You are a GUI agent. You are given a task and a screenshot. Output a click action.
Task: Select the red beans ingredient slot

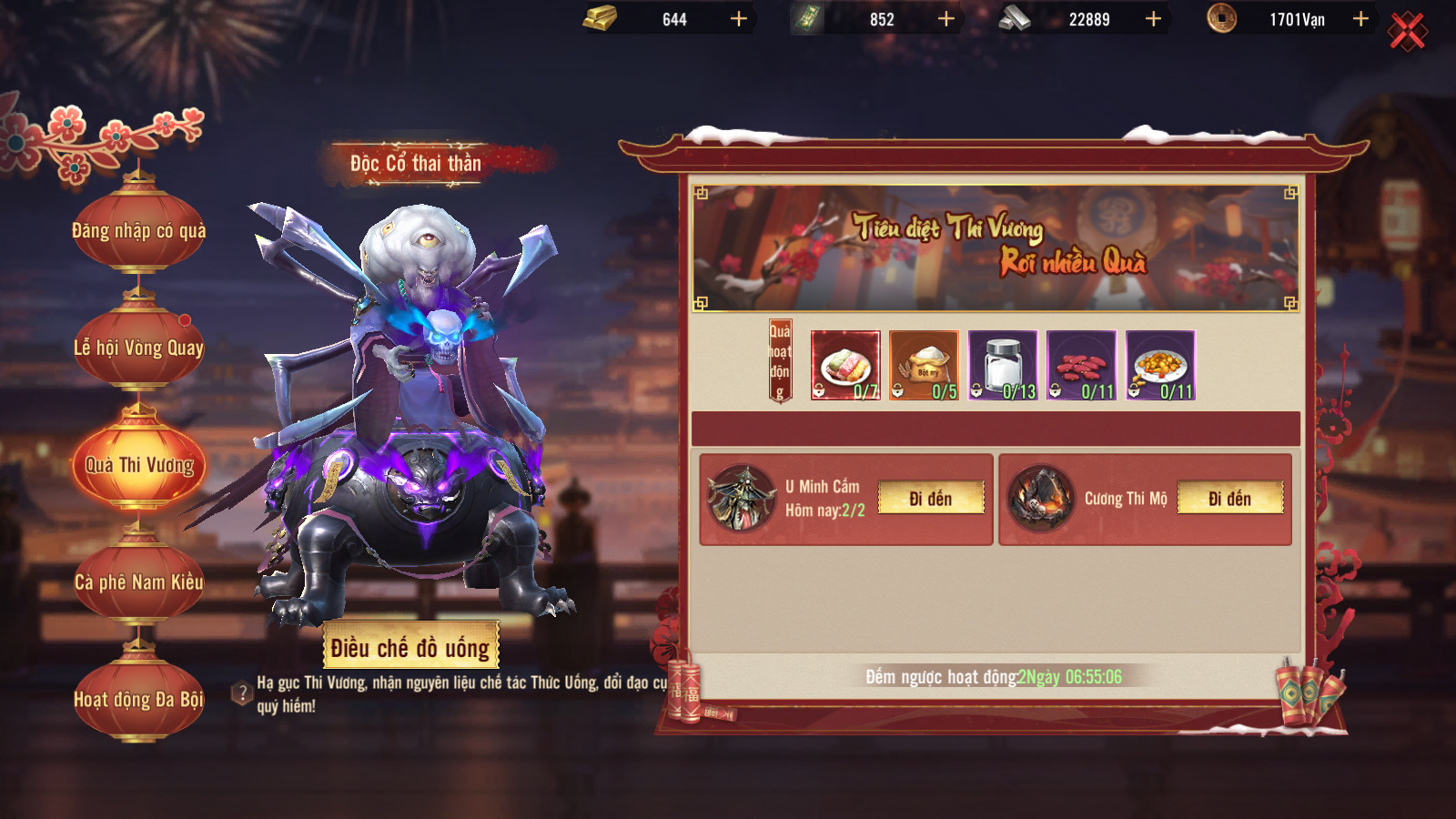pos(1081,365)
